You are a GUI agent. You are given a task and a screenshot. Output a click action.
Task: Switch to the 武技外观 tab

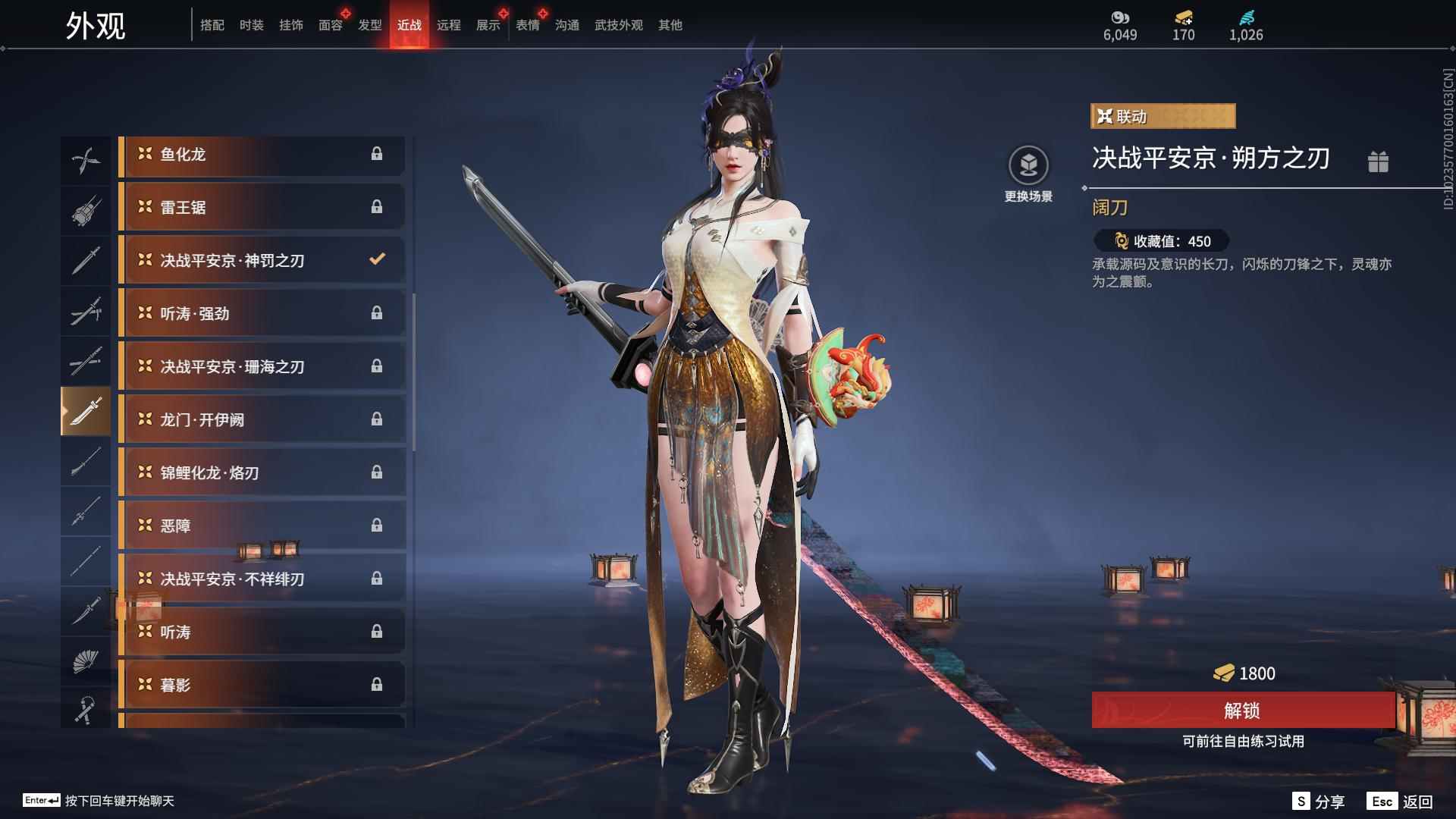617,24
